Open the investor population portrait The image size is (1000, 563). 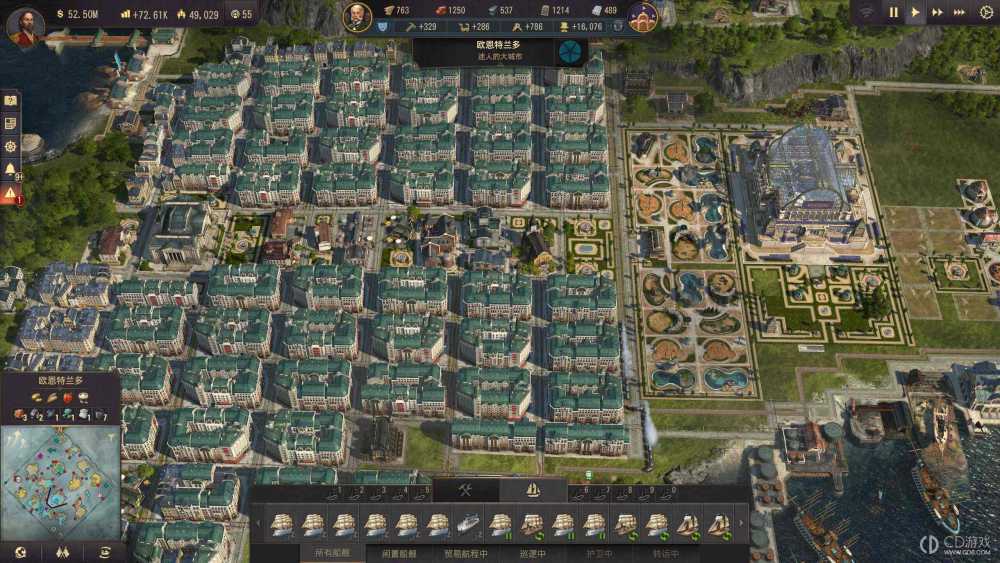point(357,15)
